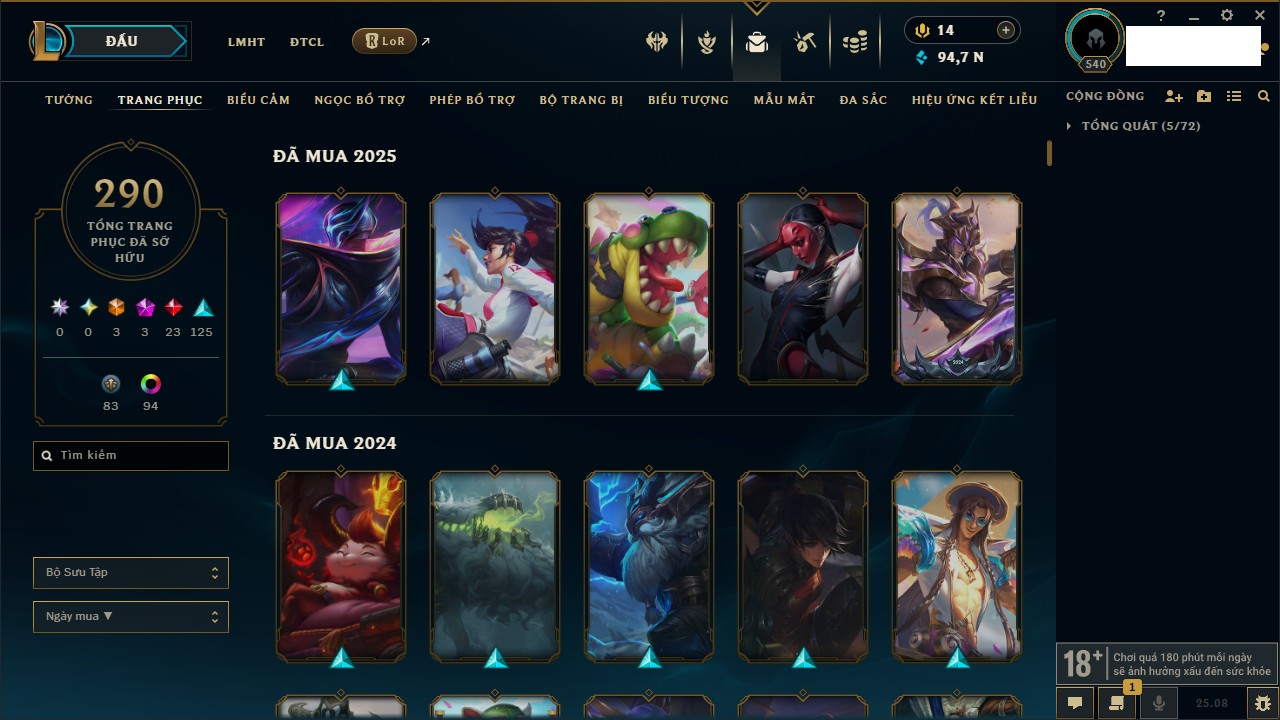Open the client settings gear
1280x720 pixels.
[x=1227, y=16]
